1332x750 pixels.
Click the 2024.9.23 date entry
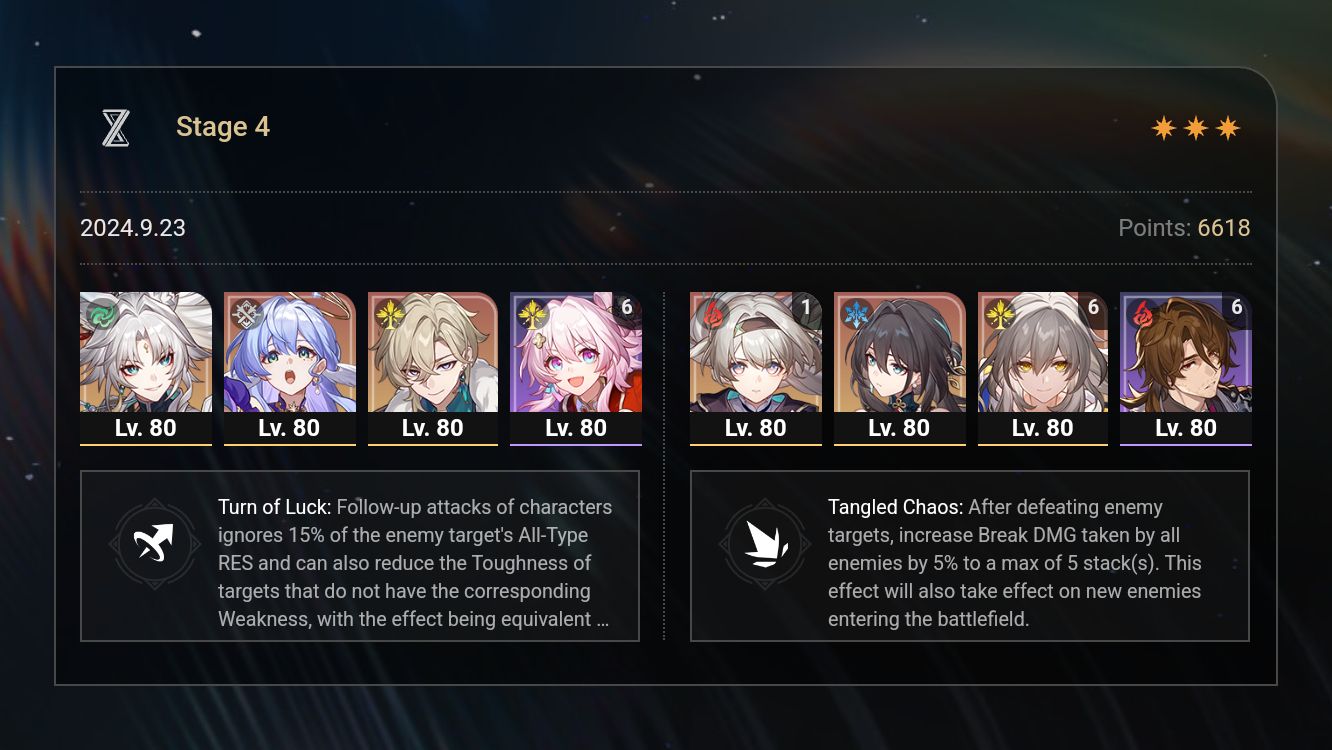point(132,228)
